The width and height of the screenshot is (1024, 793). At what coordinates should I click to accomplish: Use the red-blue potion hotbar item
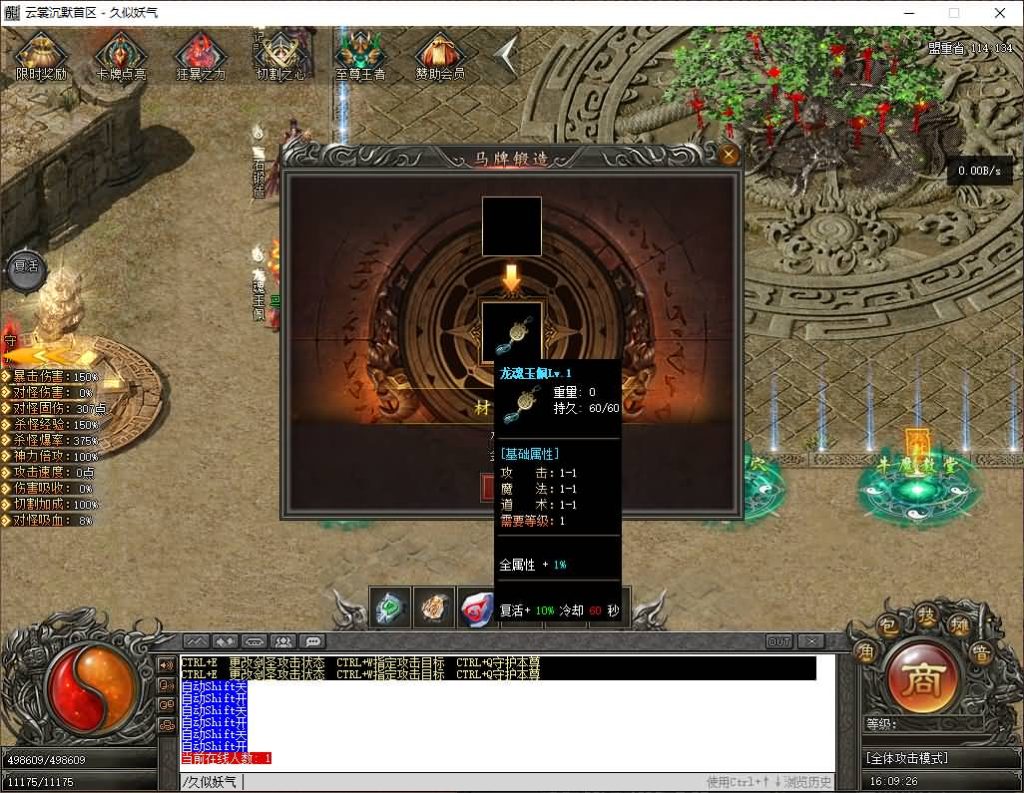click(x=476, y=607)
